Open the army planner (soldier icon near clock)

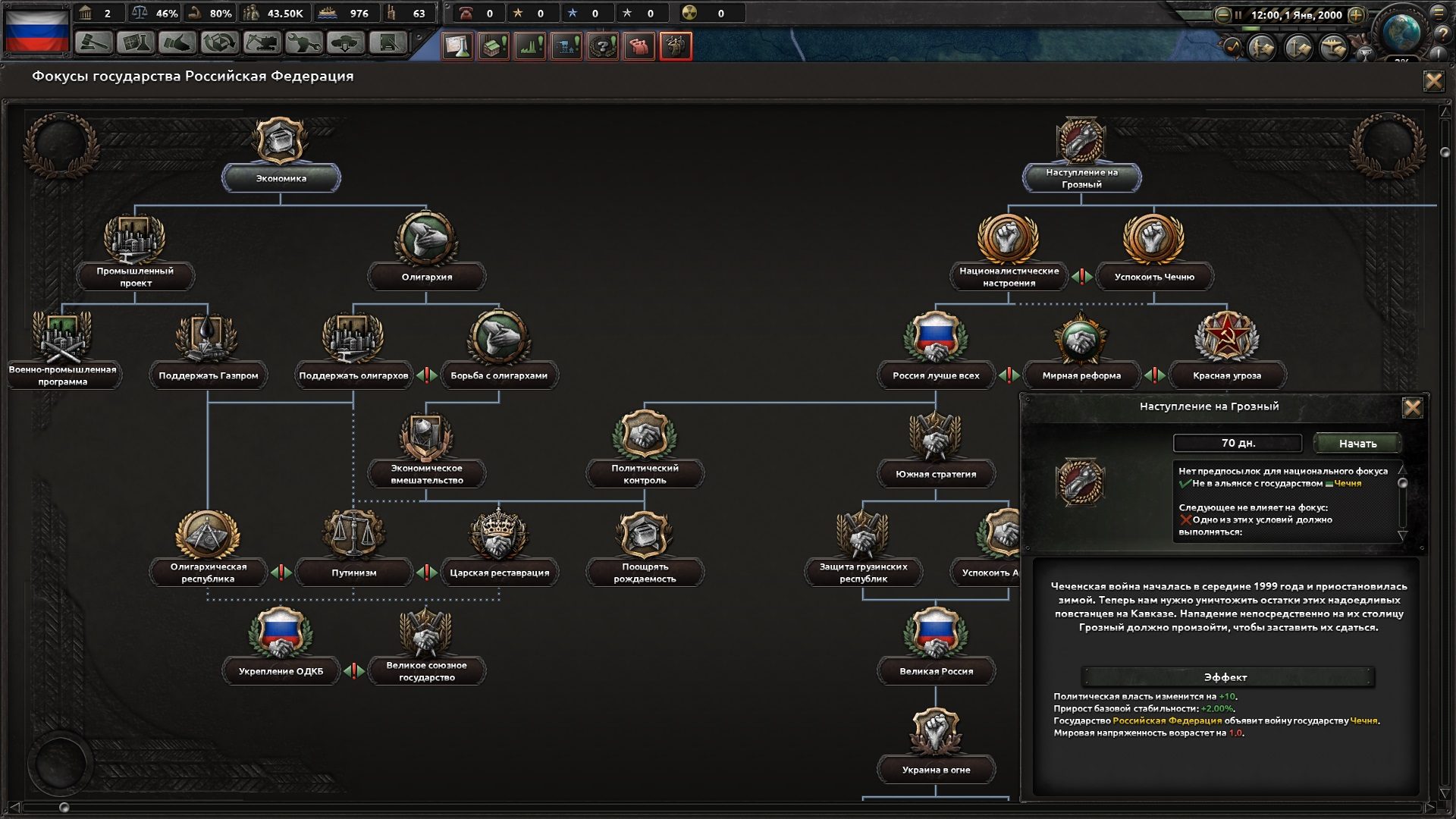point(1261,49)
